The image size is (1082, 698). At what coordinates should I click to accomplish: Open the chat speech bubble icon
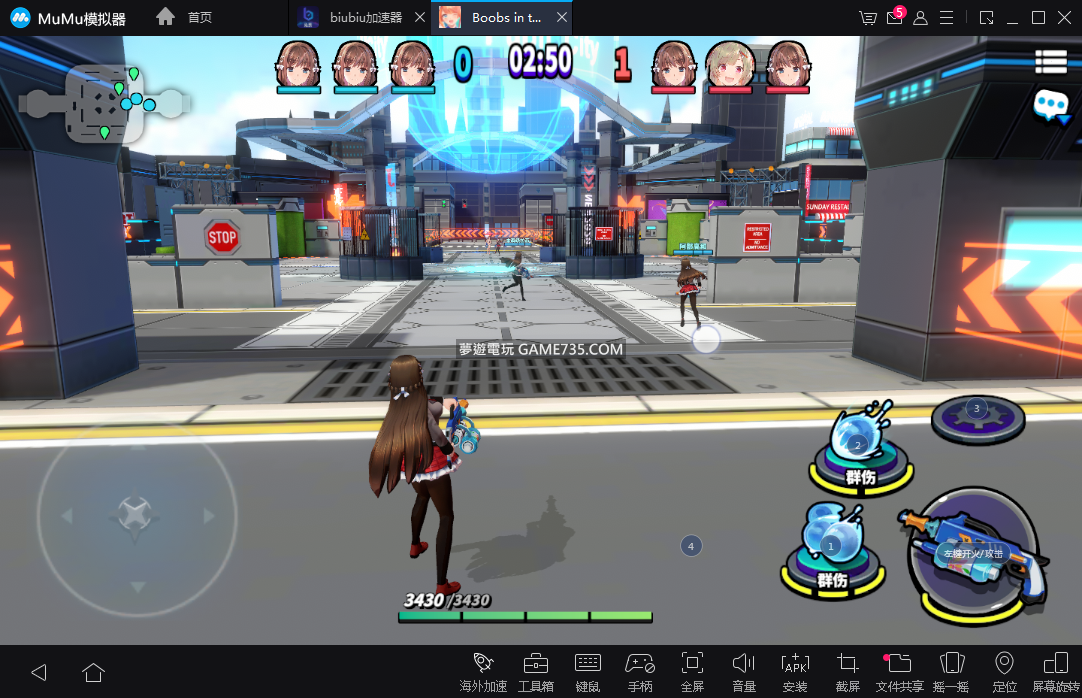click(1051, 104)
